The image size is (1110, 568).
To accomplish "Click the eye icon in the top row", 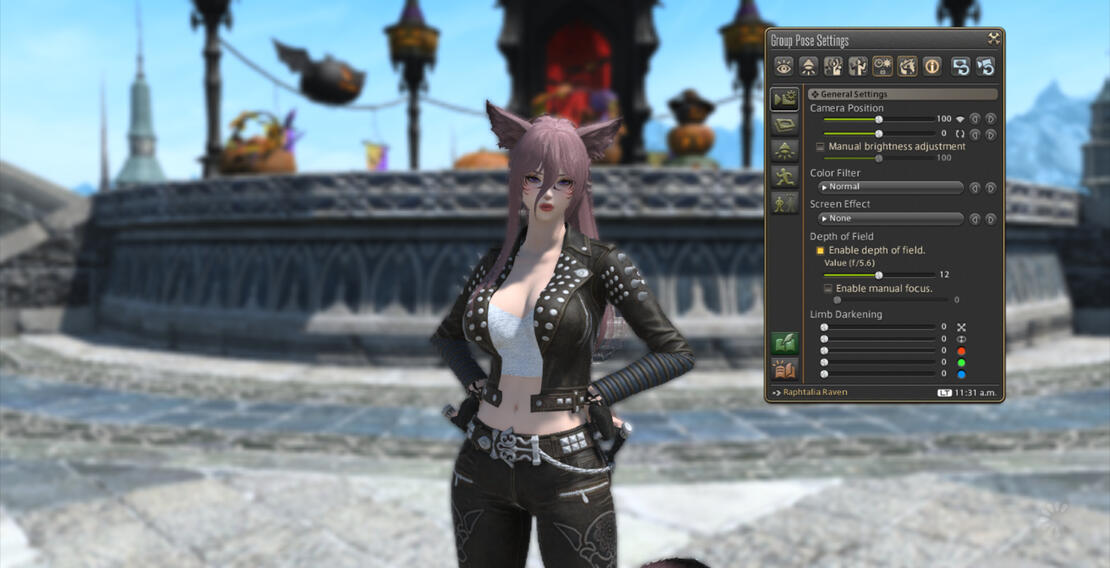I will click(783, 66).
